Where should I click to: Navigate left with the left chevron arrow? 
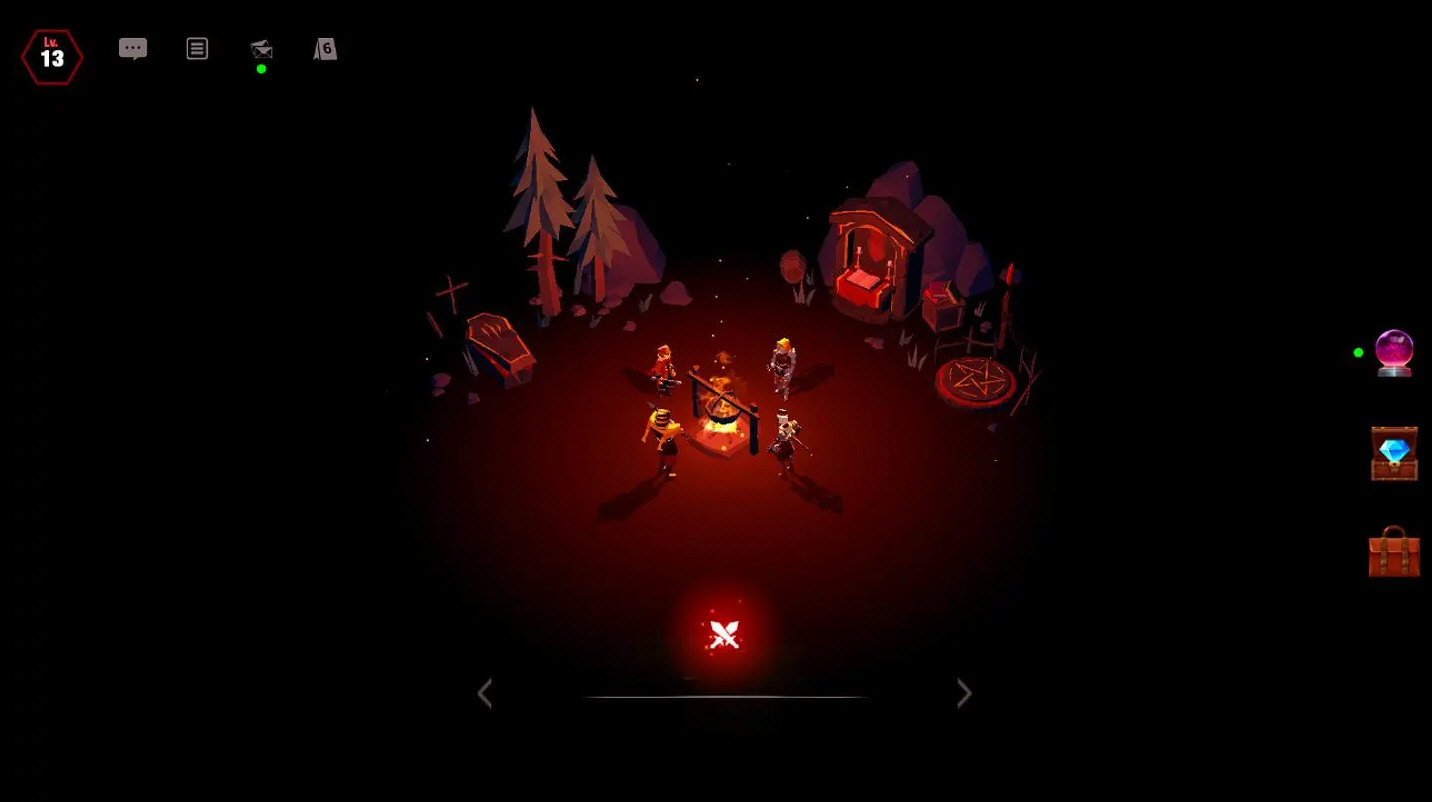(x=486, y=693)
